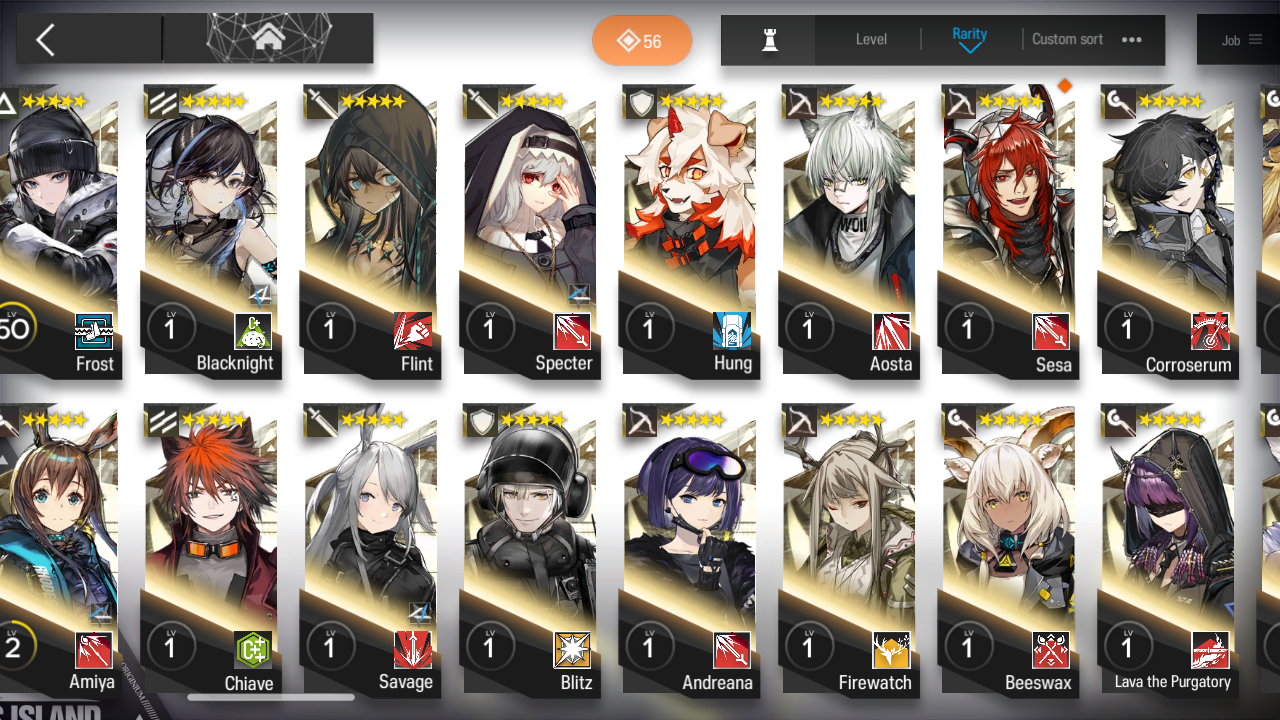The height and width of the screenshot is (720, 1280).
Task: Choose the Blitz operator card
Action: [530, 550]
